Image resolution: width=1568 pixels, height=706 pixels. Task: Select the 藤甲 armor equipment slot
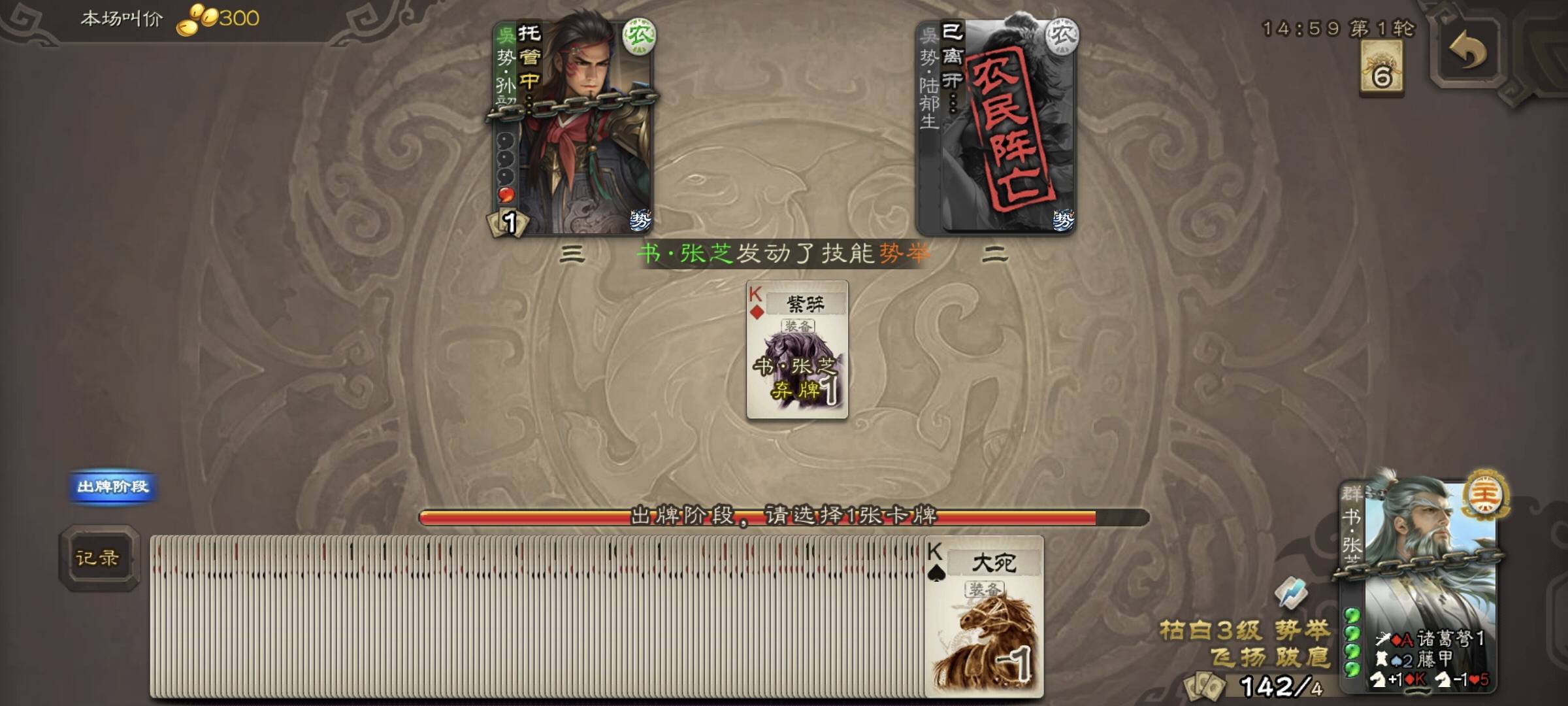[1418, 659]
